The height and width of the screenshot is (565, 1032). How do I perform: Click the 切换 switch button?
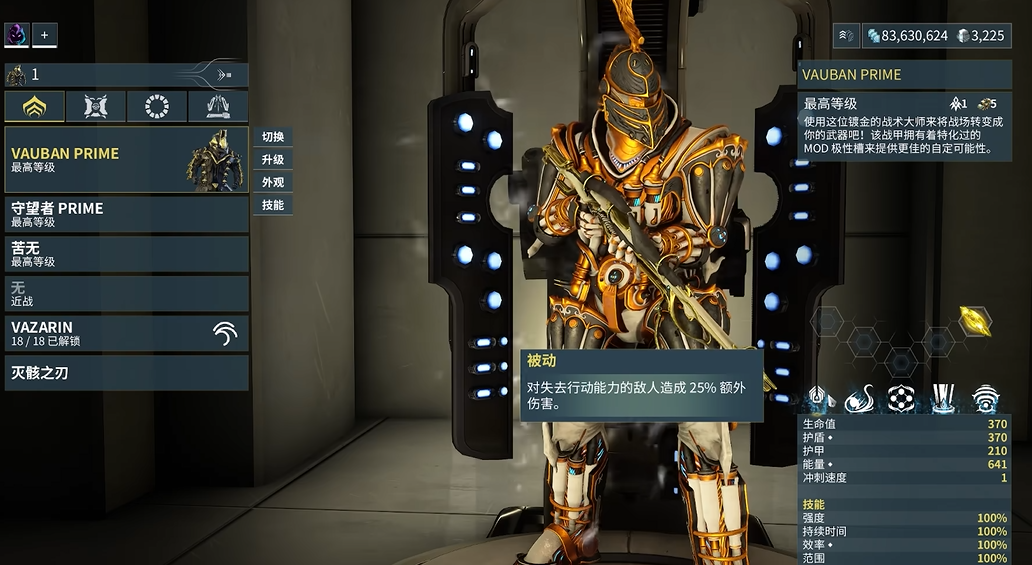click(273, 137)
